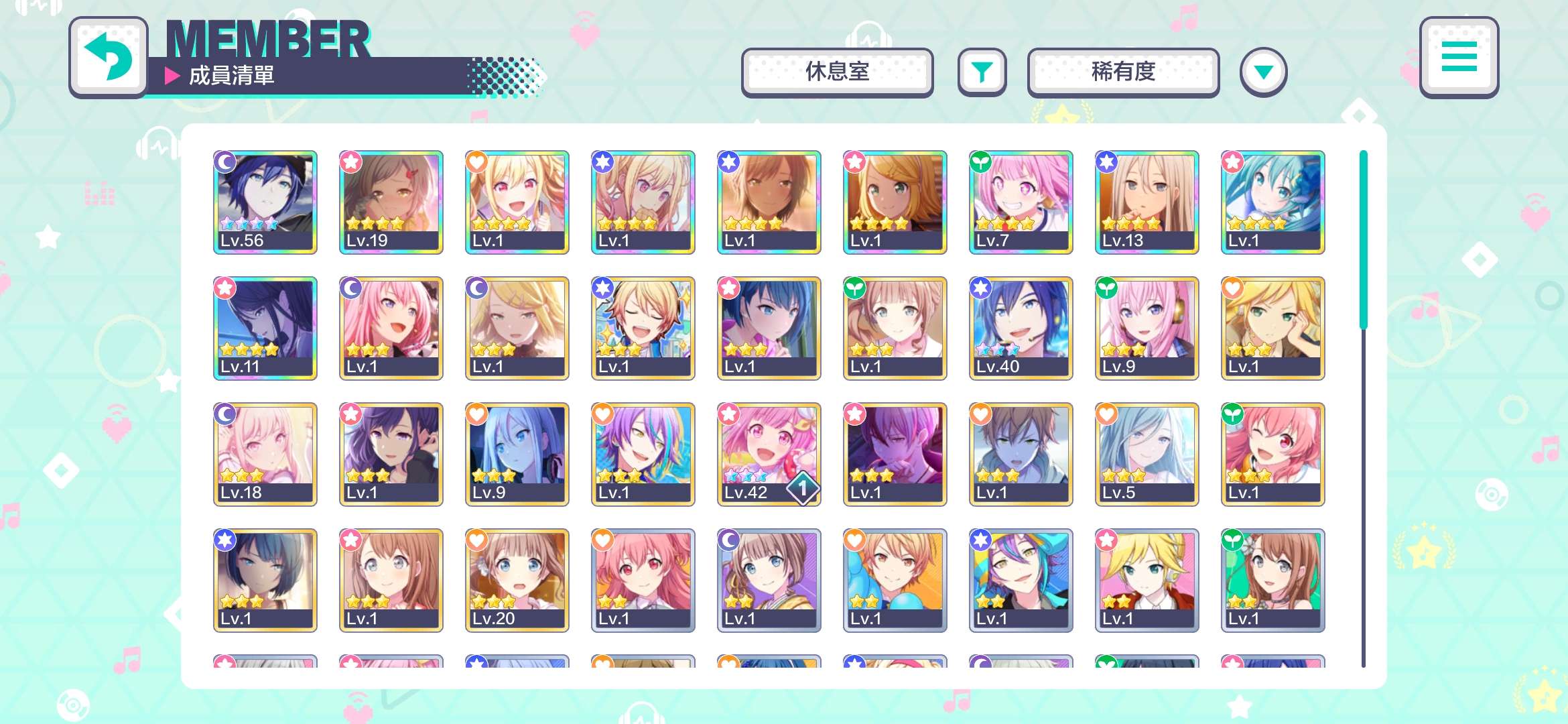1568x724 pixels.
Task: Select the Lv.13 star-attribute card in the top row
Action: [x=1147, y=201]
